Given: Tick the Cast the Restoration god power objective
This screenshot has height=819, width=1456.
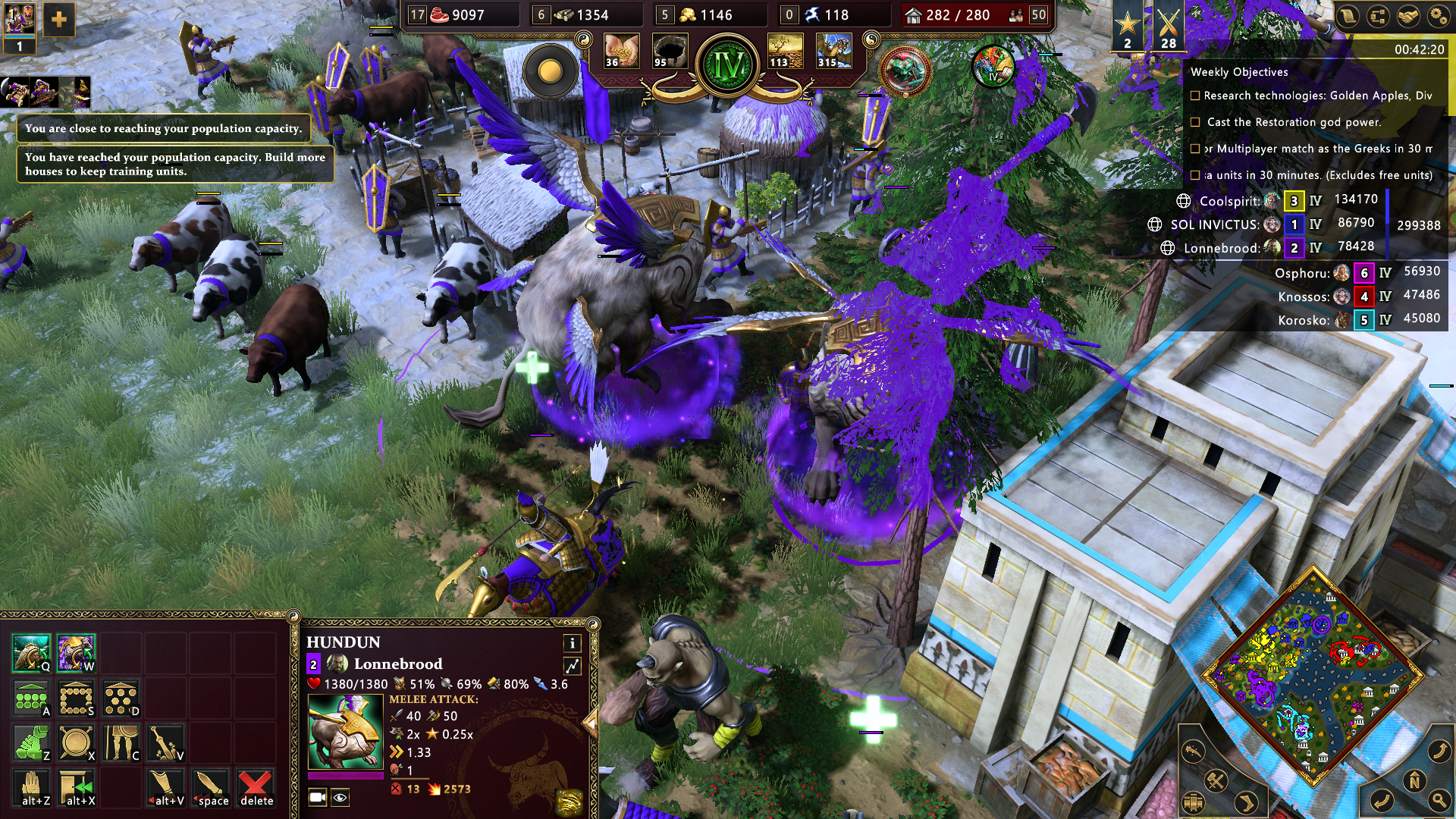Looking at the screenshot, I should pyautogui.click(x=1195, y=122).
